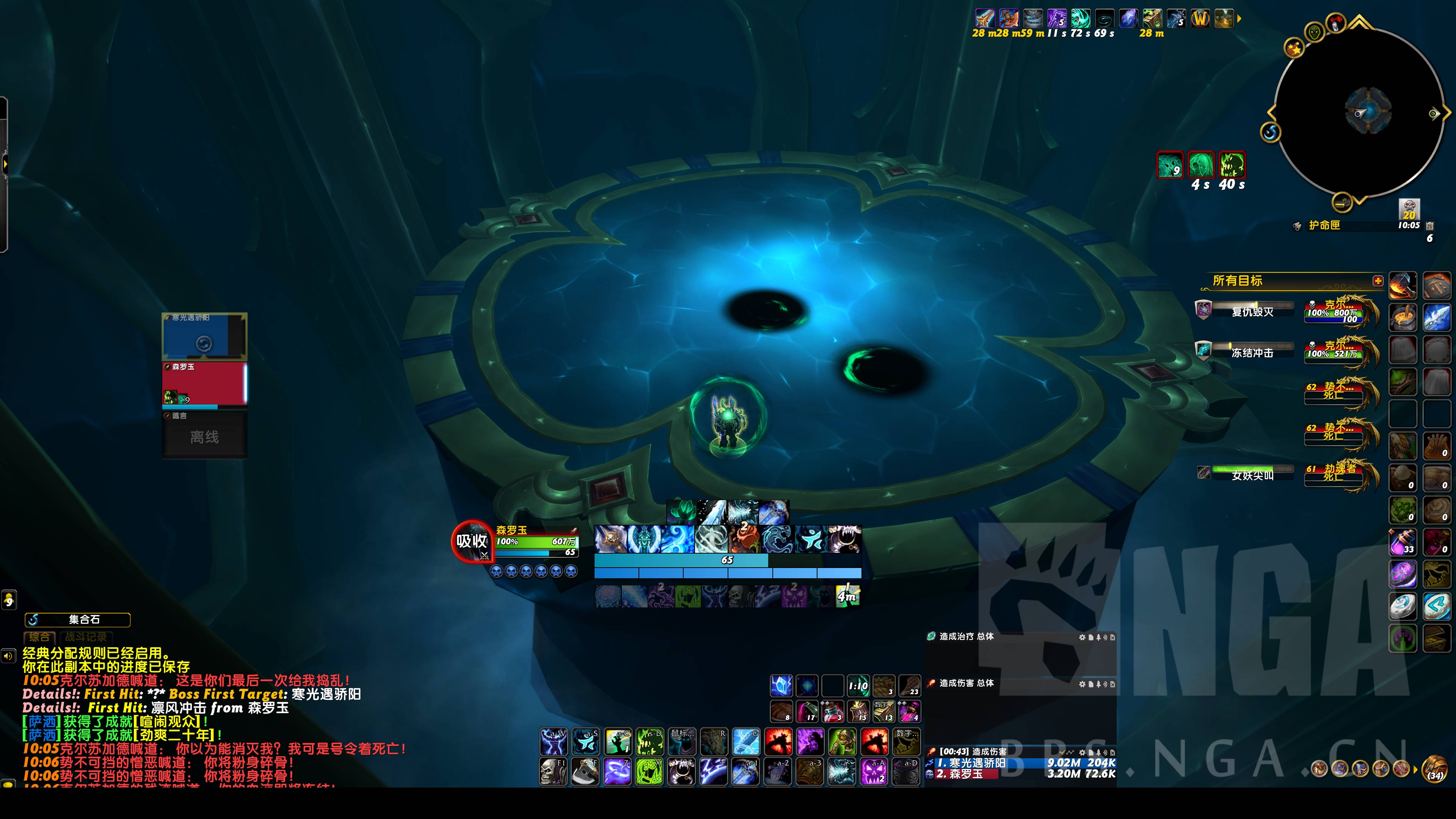Click the green rune circle ability bound to X
This screenshot has height=819, width=1456.
tap(649, 772)
